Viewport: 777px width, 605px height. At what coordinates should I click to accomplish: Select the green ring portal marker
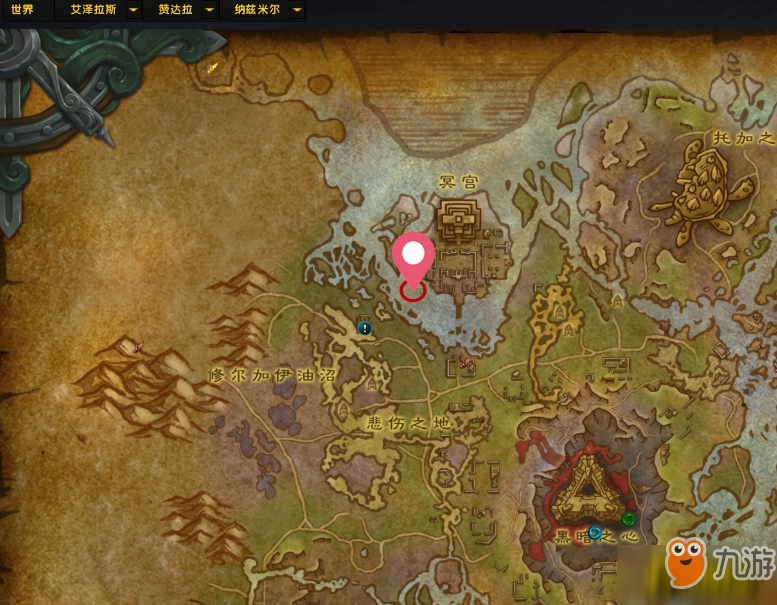(628, 519)
